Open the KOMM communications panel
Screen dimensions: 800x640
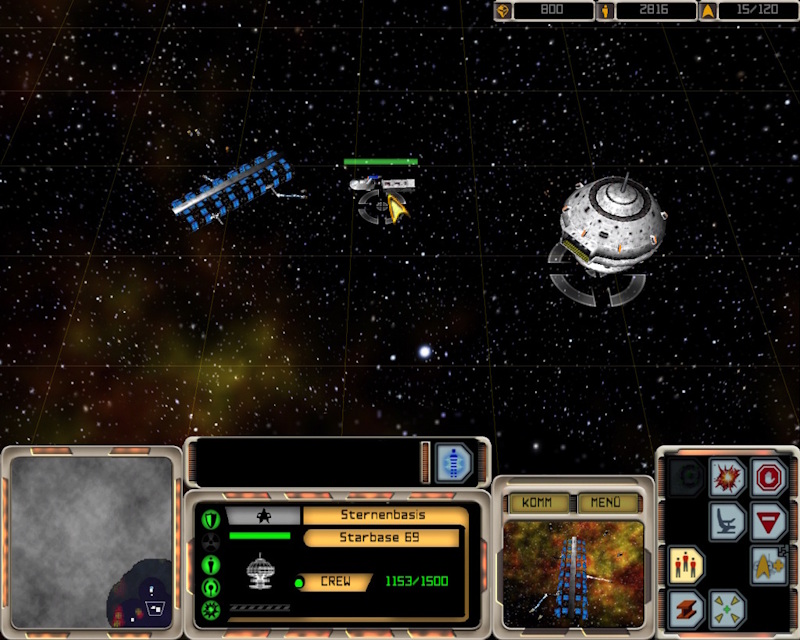tap(538, 503)
